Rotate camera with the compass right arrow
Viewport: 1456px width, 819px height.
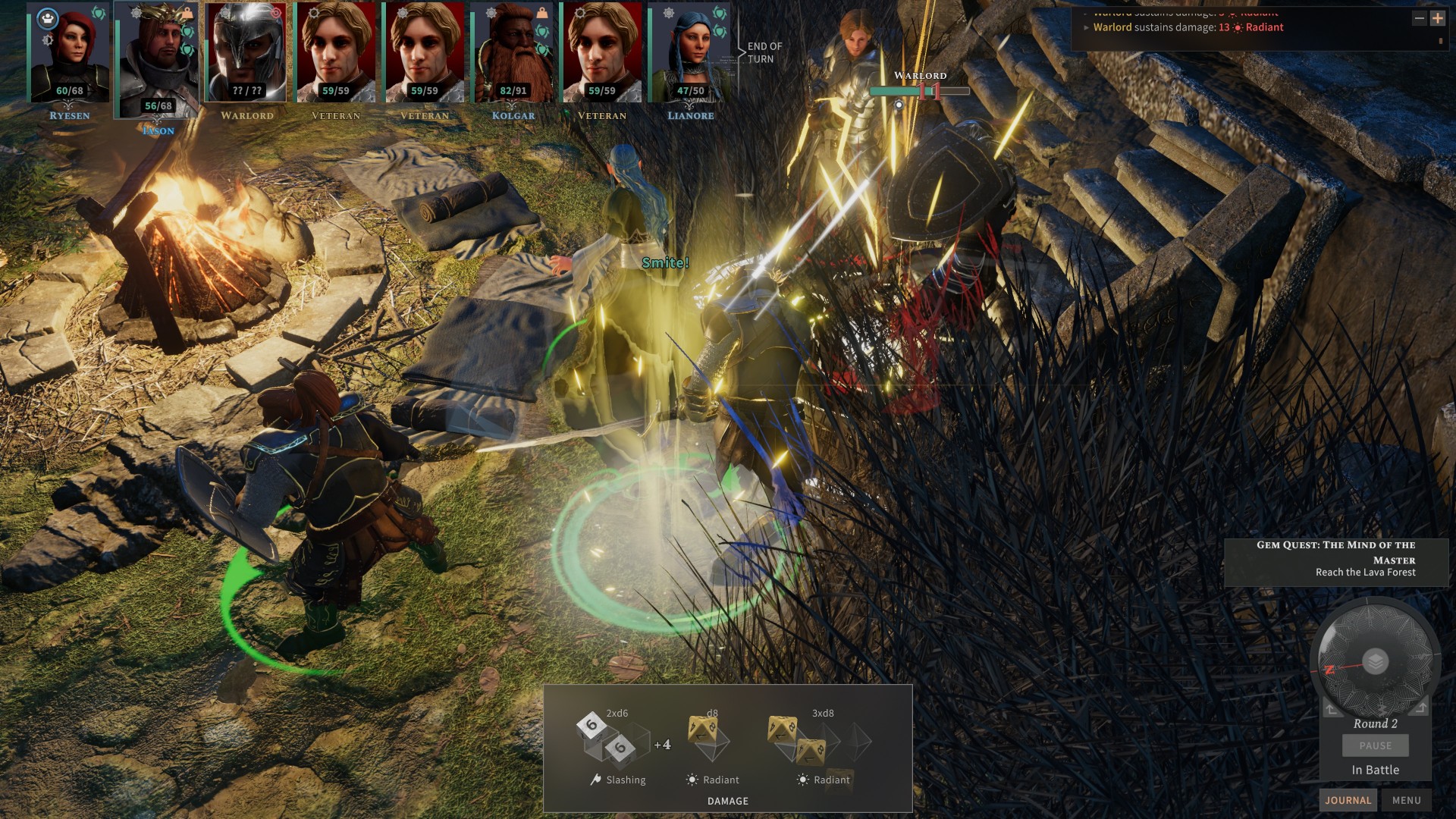pos(1420,708)
